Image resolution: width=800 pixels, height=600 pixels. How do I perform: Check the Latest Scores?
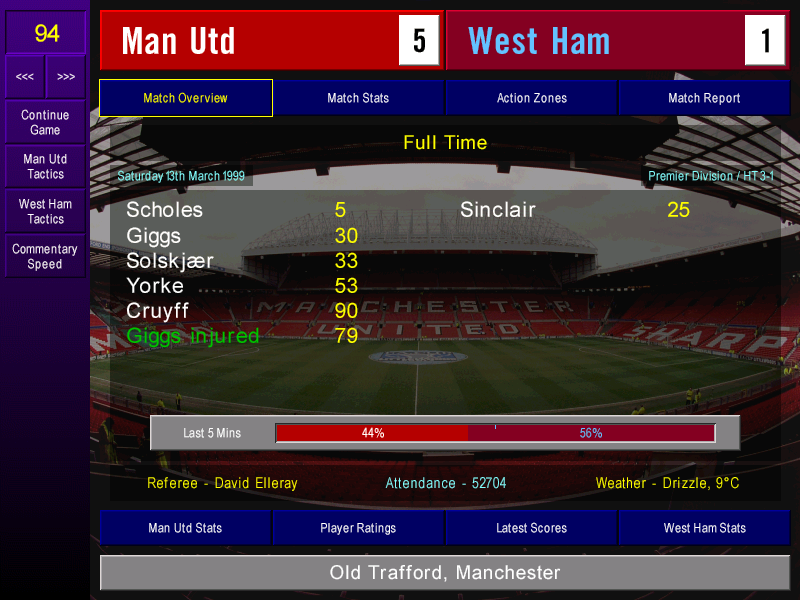[x=531, y=528]
